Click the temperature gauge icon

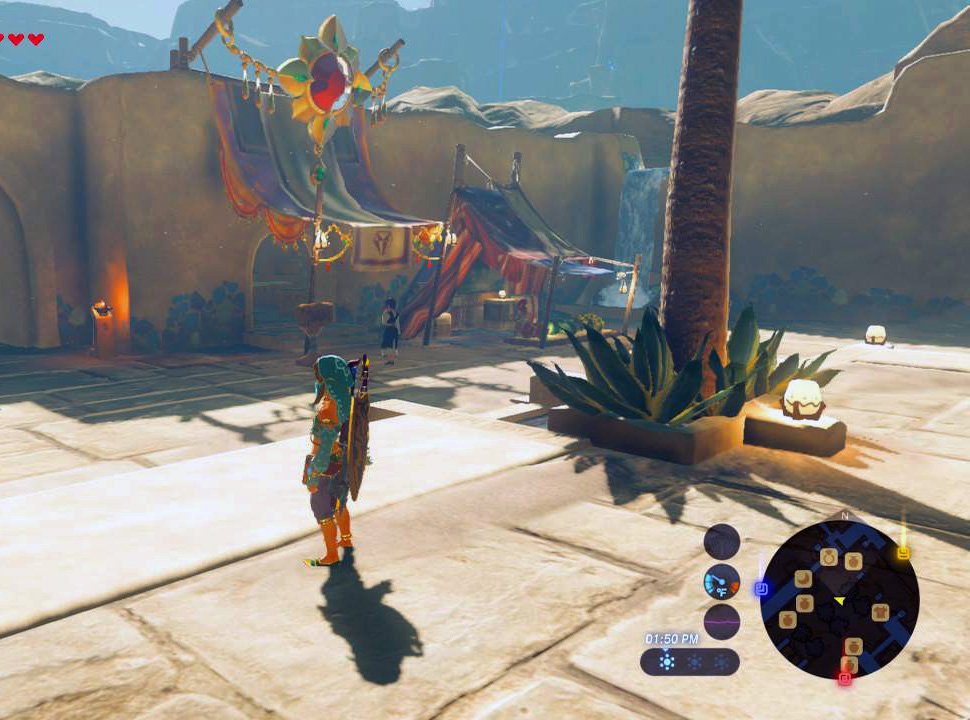tap(721, 581)
